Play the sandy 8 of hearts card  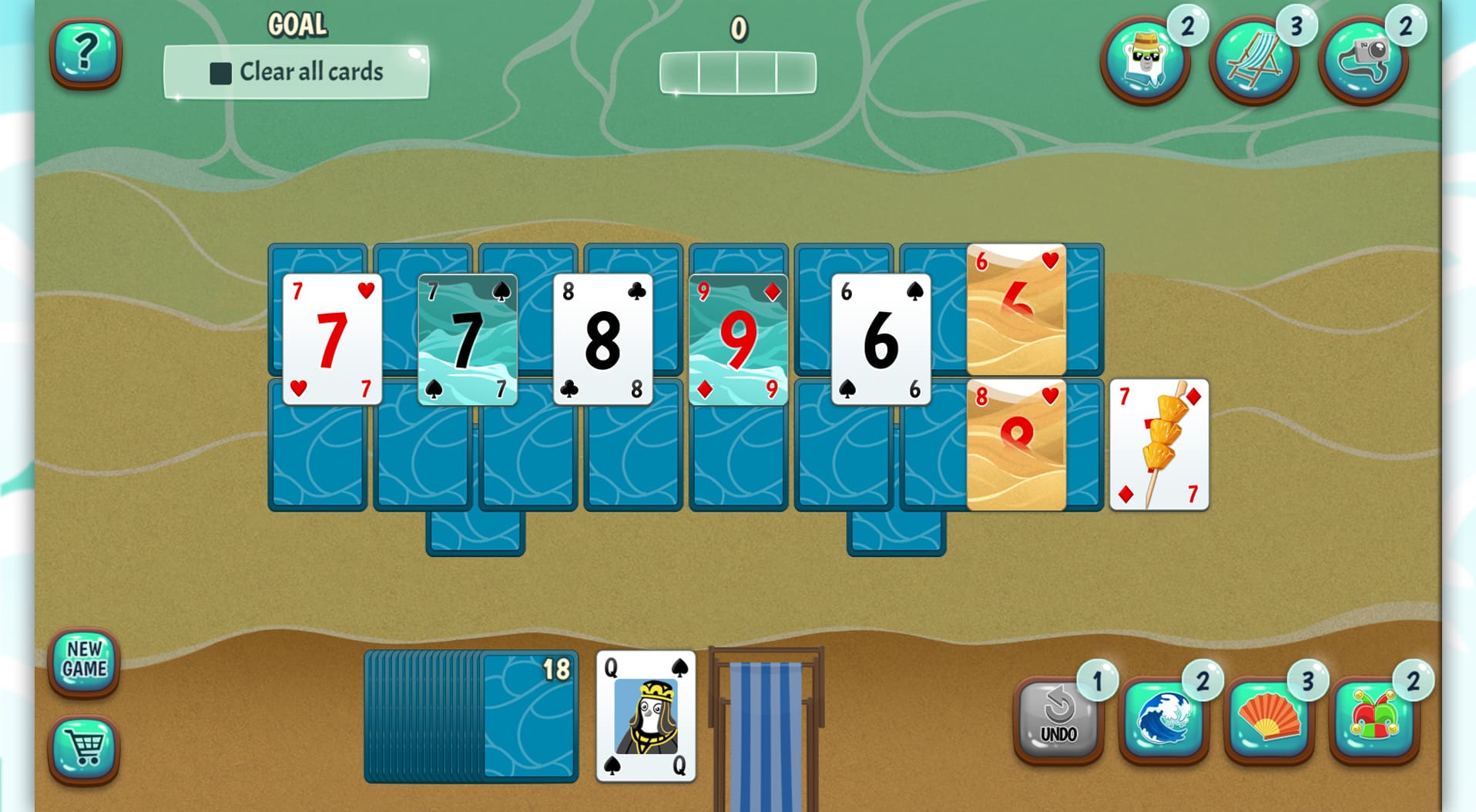1016,445
